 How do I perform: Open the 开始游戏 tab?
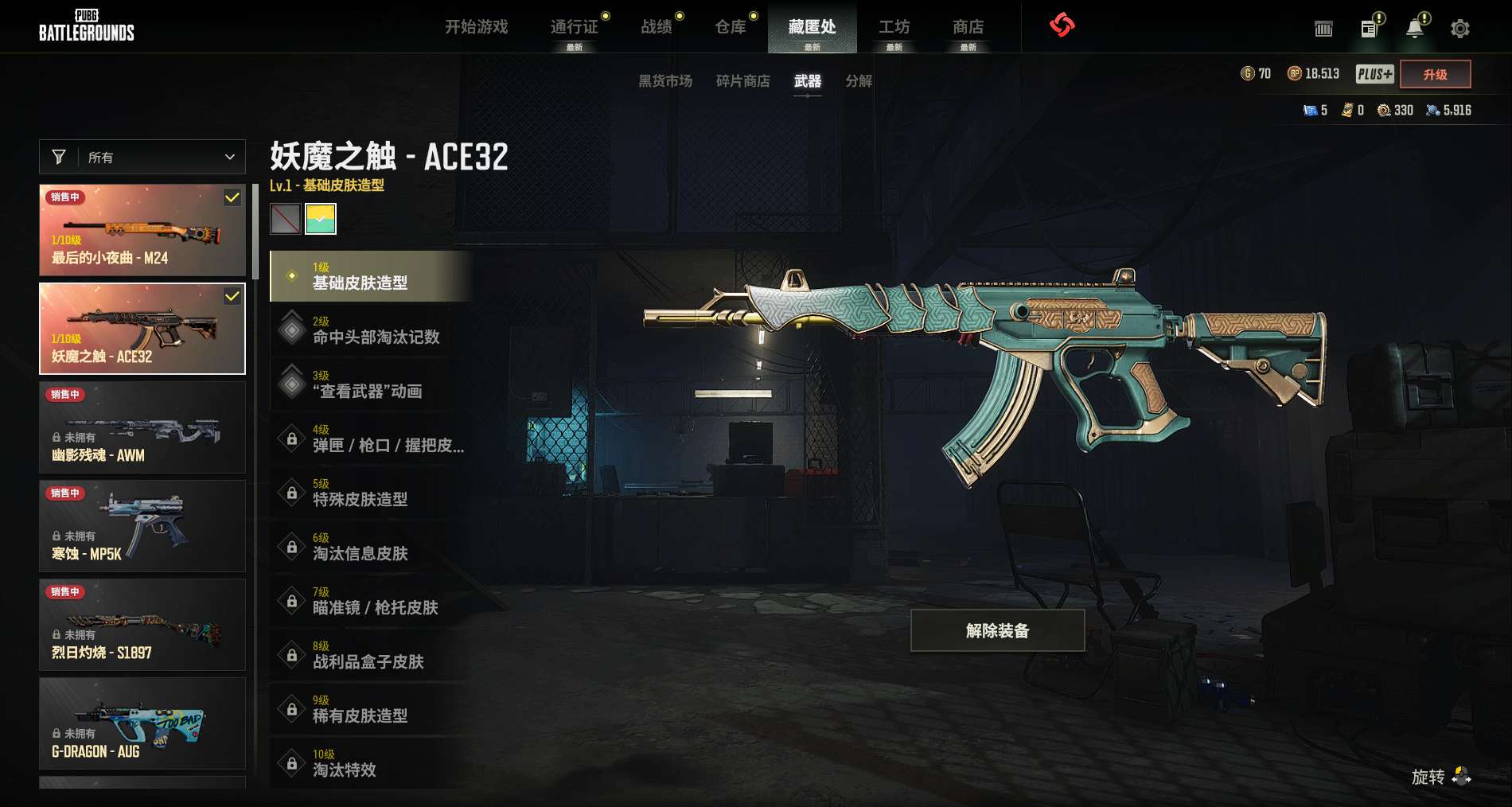(x=476, y=27)
